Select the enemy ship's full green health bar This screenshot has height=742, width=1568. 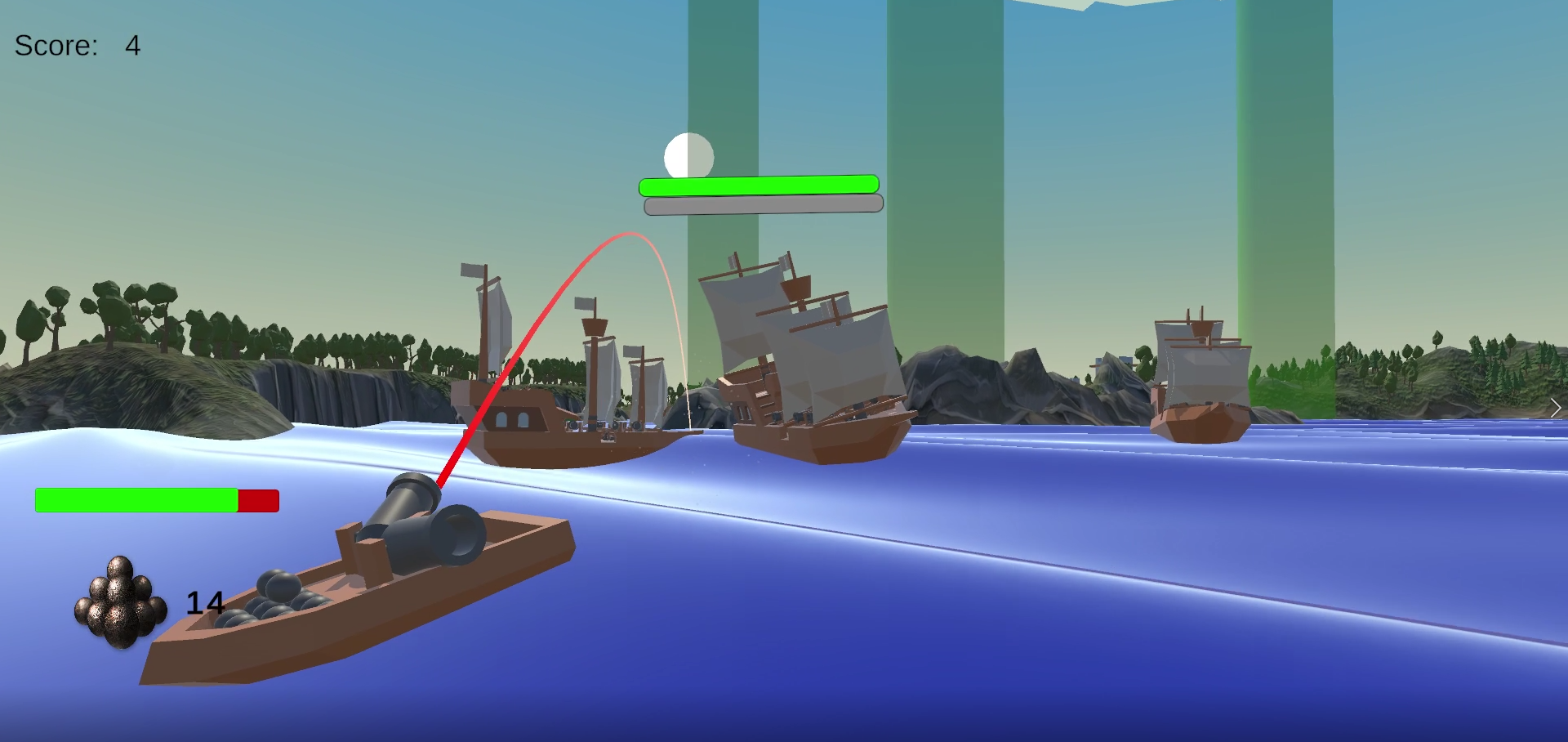[x=759, y=185]
